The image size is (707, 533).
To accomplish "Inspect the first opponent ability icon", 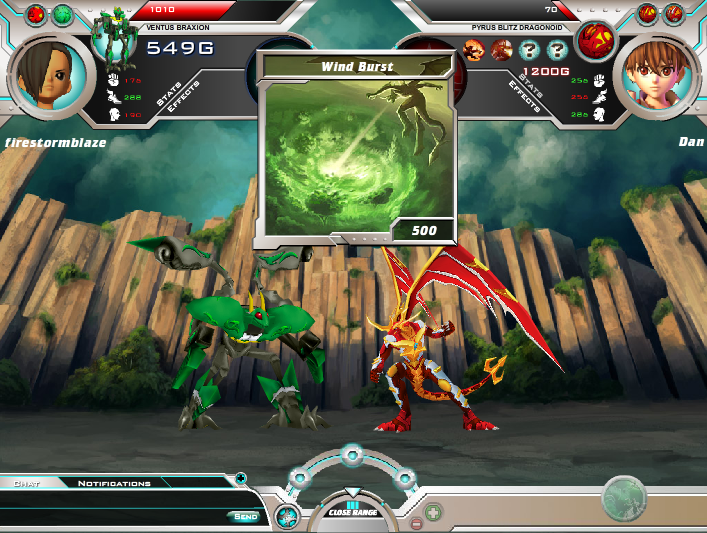I will [x=475, y=50].
